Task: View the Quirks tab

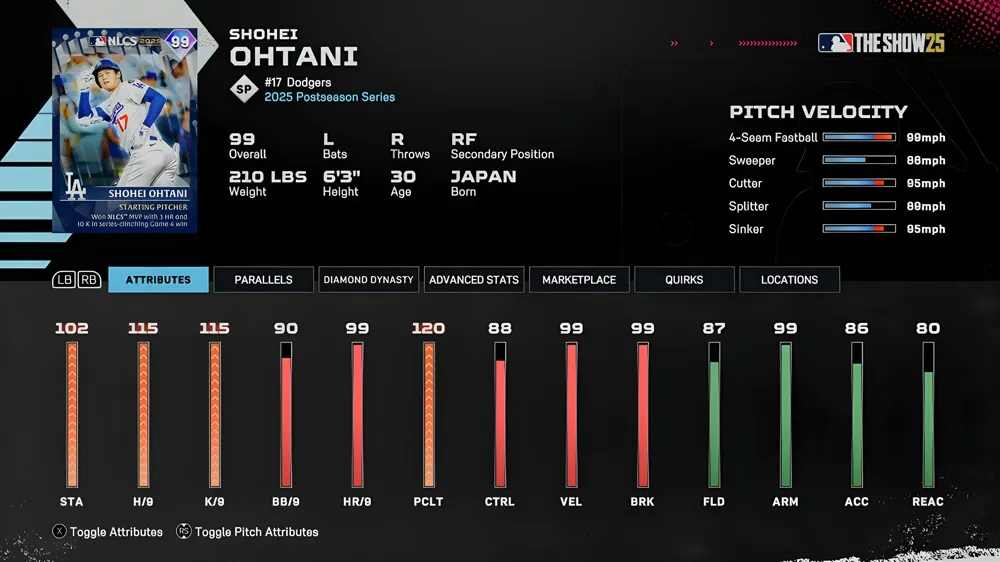Action: click(684, 280)
